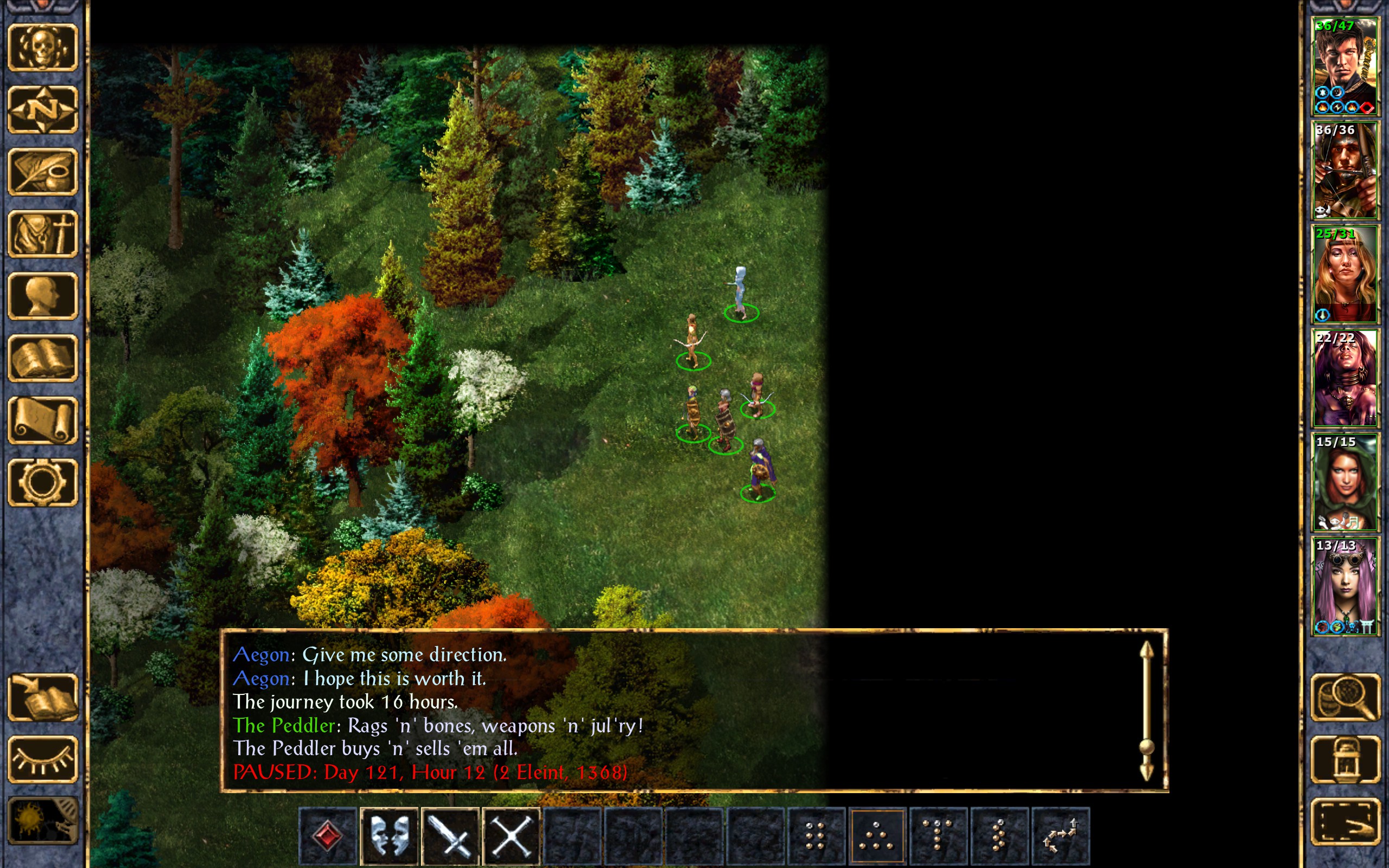Activate the red gem guard action
The width and height of the screenshot is (1389, 868).
328,835
